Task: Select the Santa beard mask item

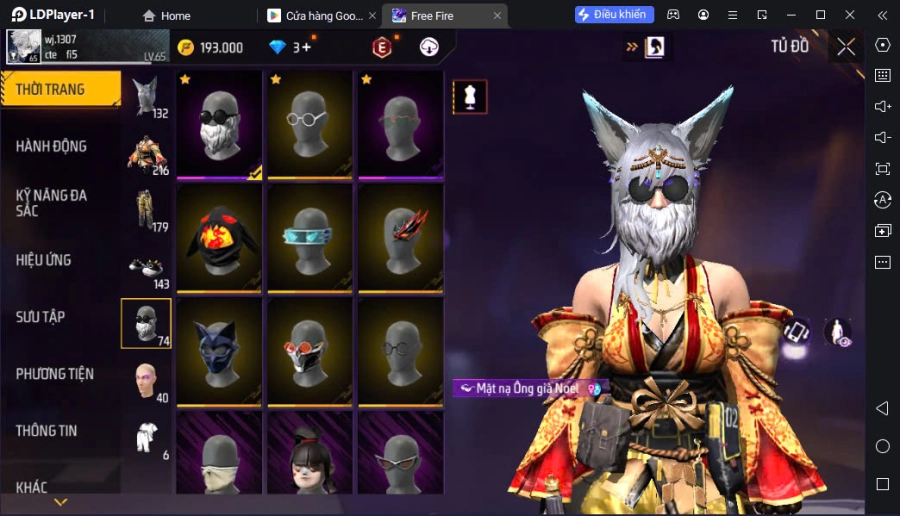Action: 220,125
